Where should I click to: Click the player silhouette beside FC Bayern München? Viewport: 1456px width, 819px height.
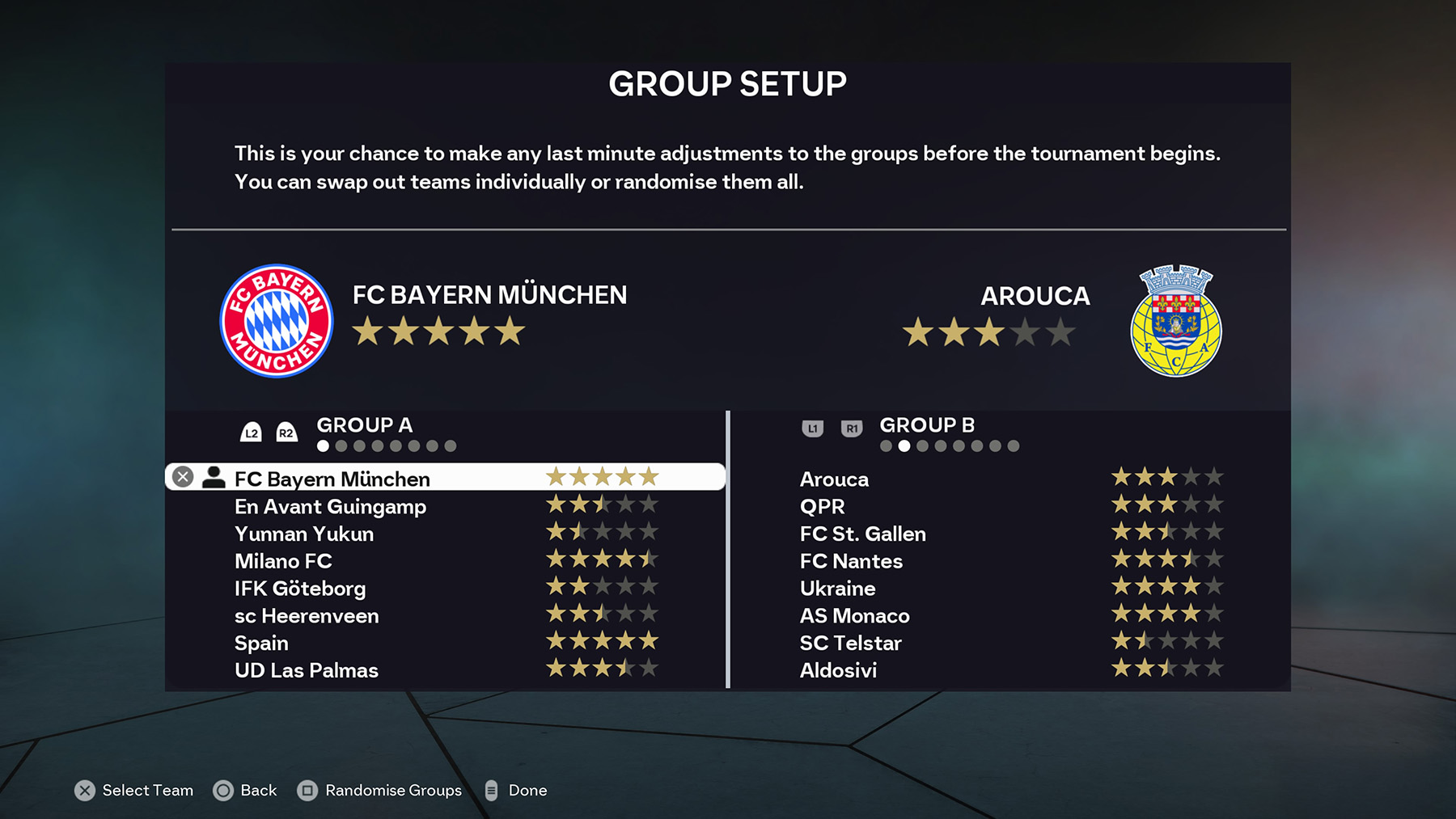coord(213,479)
